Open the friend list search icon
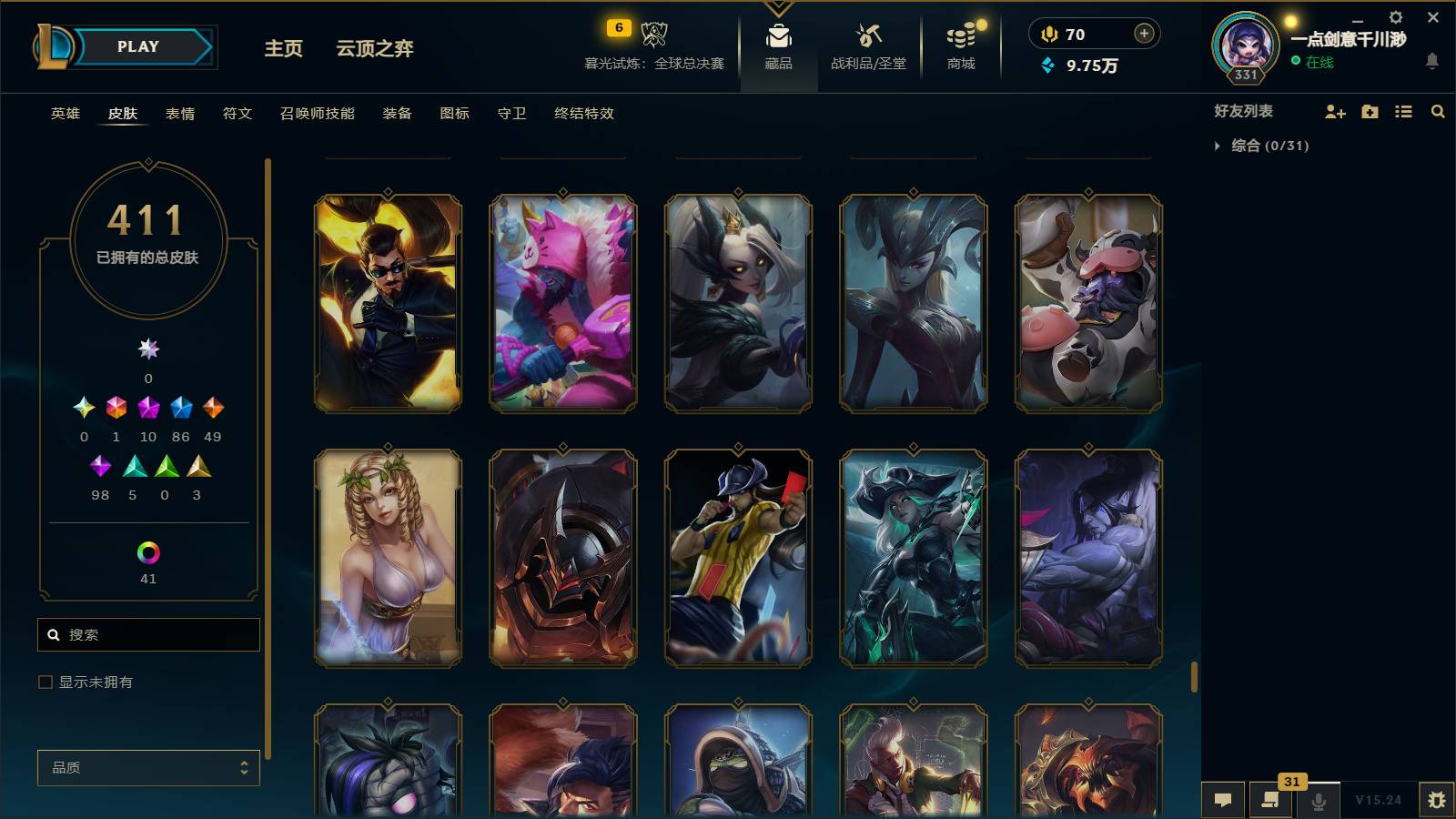Viewport: 1456px width, 819px height. click(x=1438, y=111)
